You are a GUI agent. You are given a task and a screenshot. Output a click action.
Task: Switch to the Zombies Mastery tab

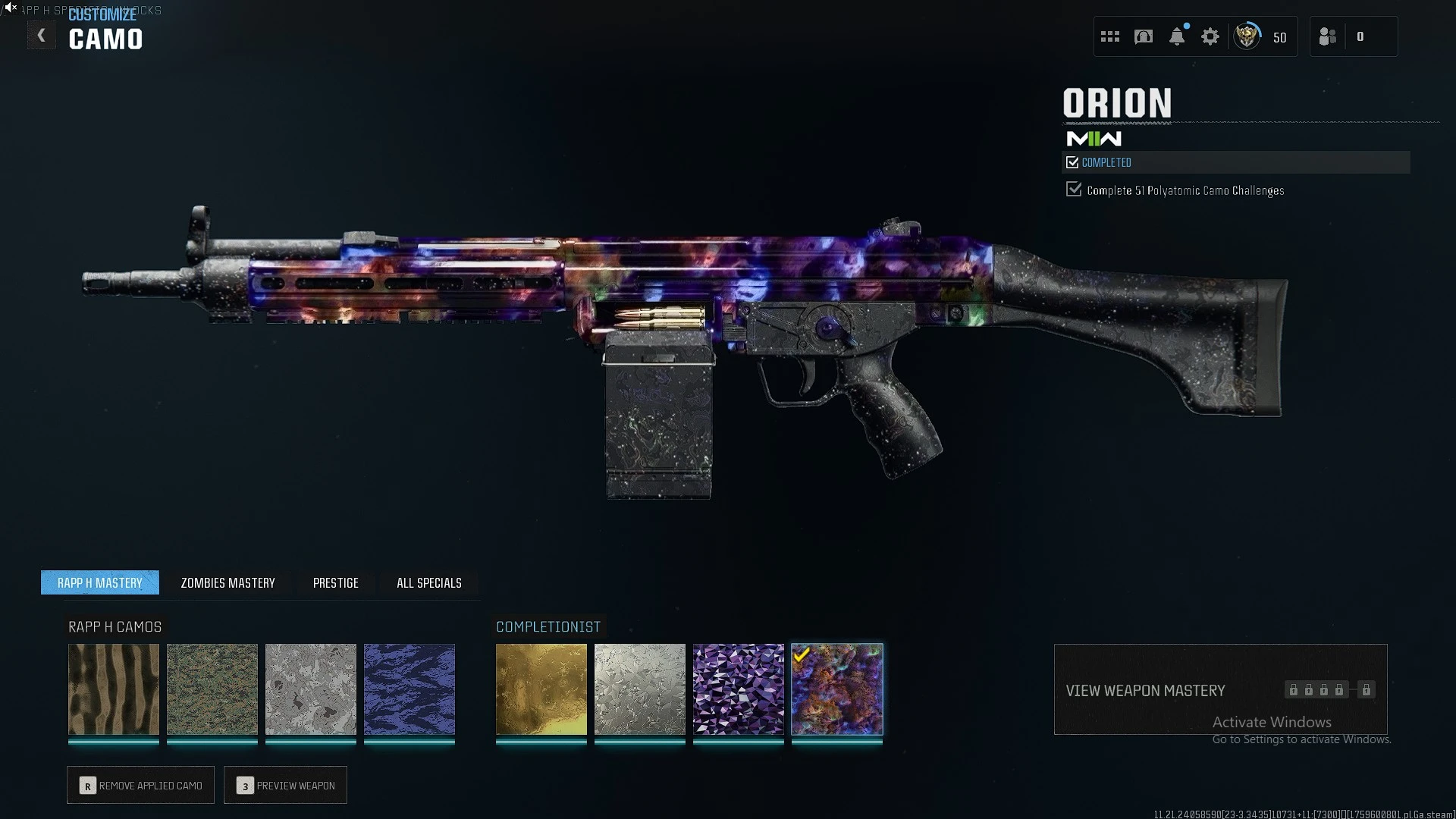point(227,582)
